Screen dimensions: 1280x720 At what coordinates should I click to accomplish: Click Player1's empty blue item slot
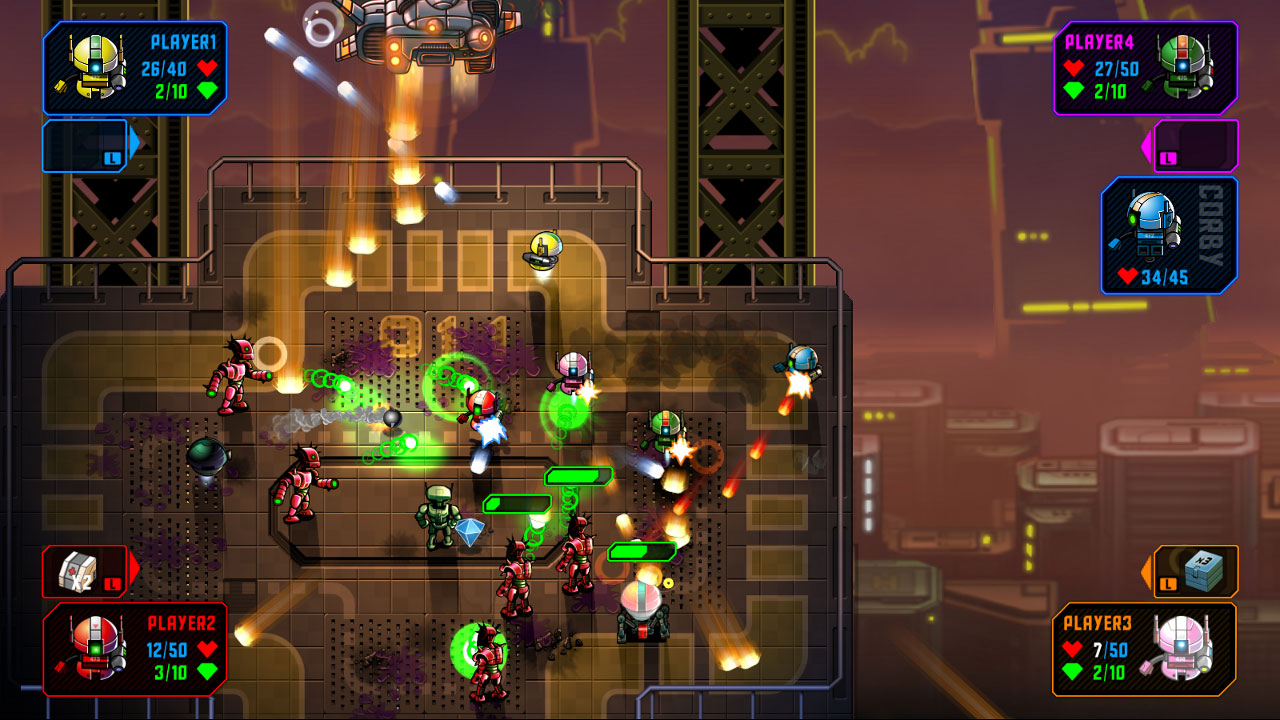point(87,145)
